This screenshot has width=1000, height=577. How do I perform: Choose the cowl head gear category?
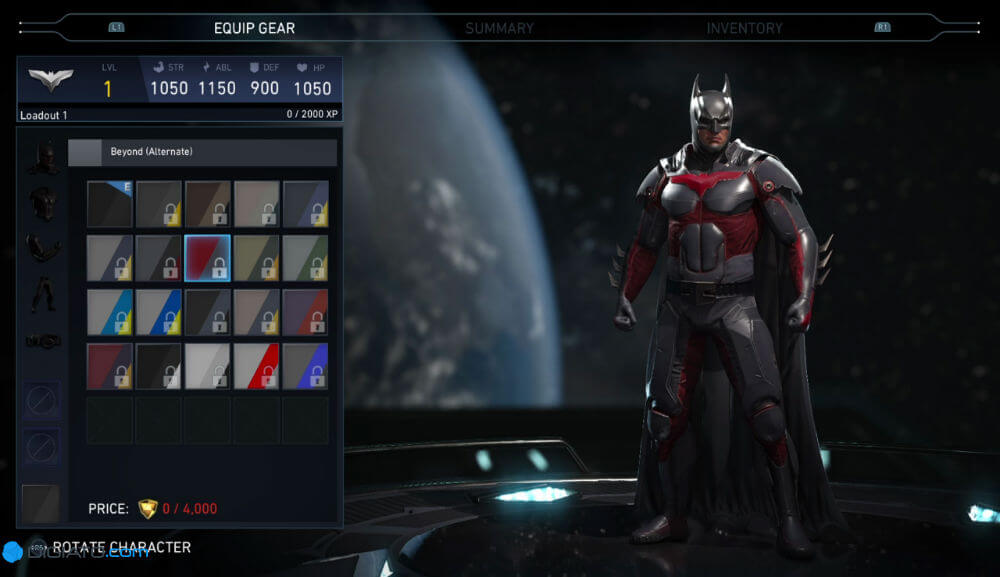[x=42, y=156]
